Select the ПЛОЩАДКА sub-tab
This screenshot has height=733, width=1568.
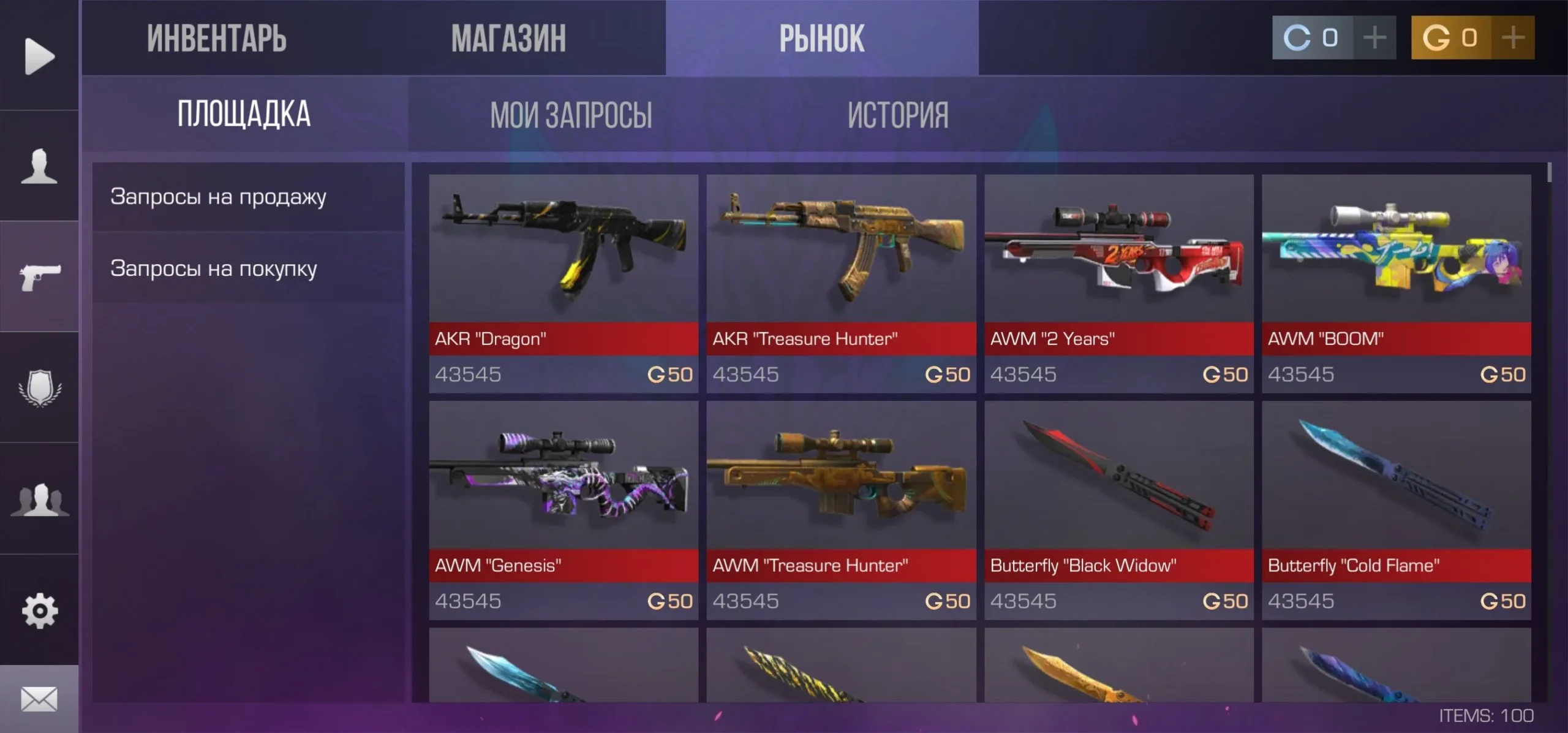coord(244,115)
